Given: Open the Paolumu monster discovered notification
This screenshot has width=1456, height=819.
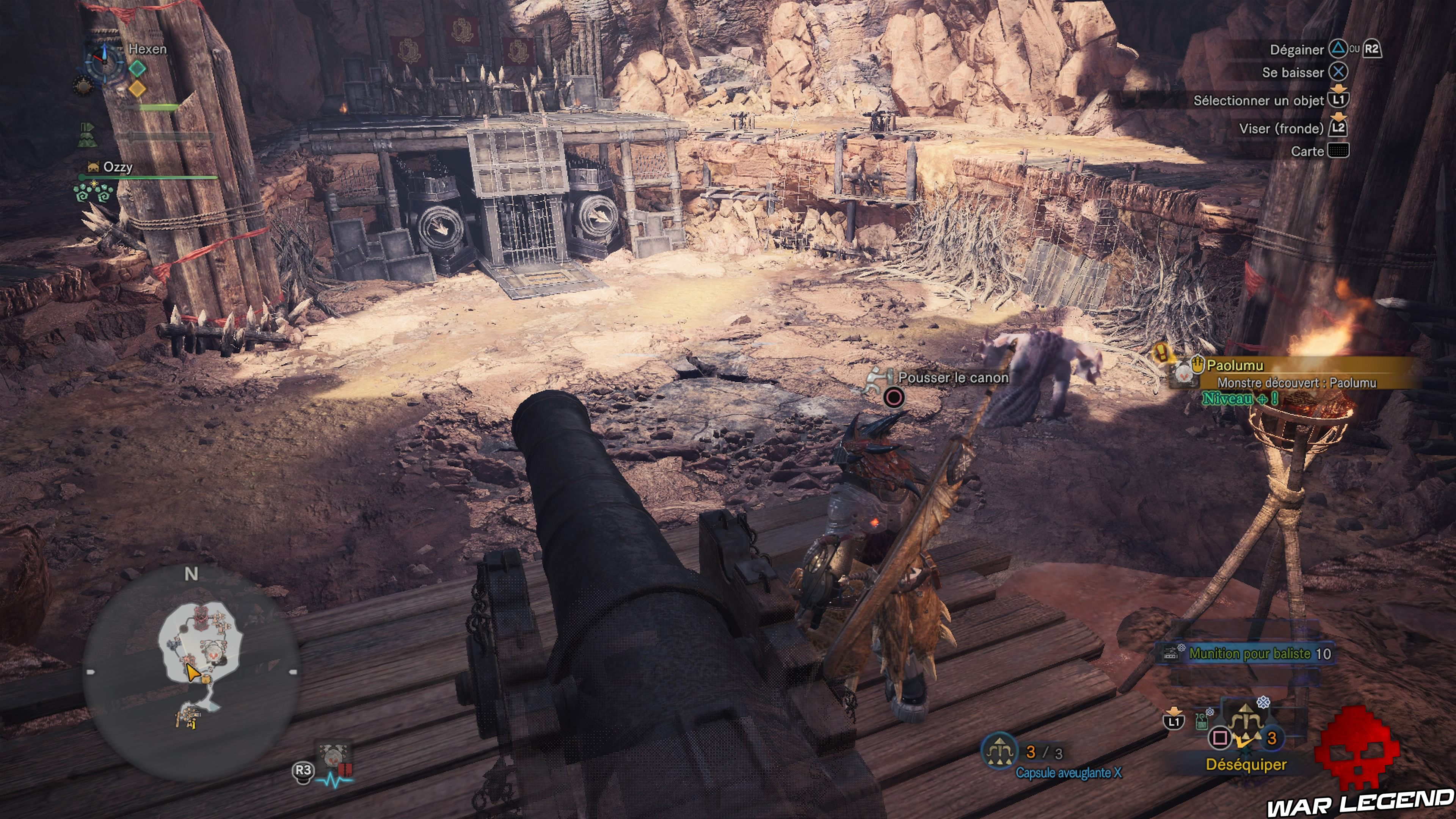Looking at the screenshot, I should coord(1294,373).
